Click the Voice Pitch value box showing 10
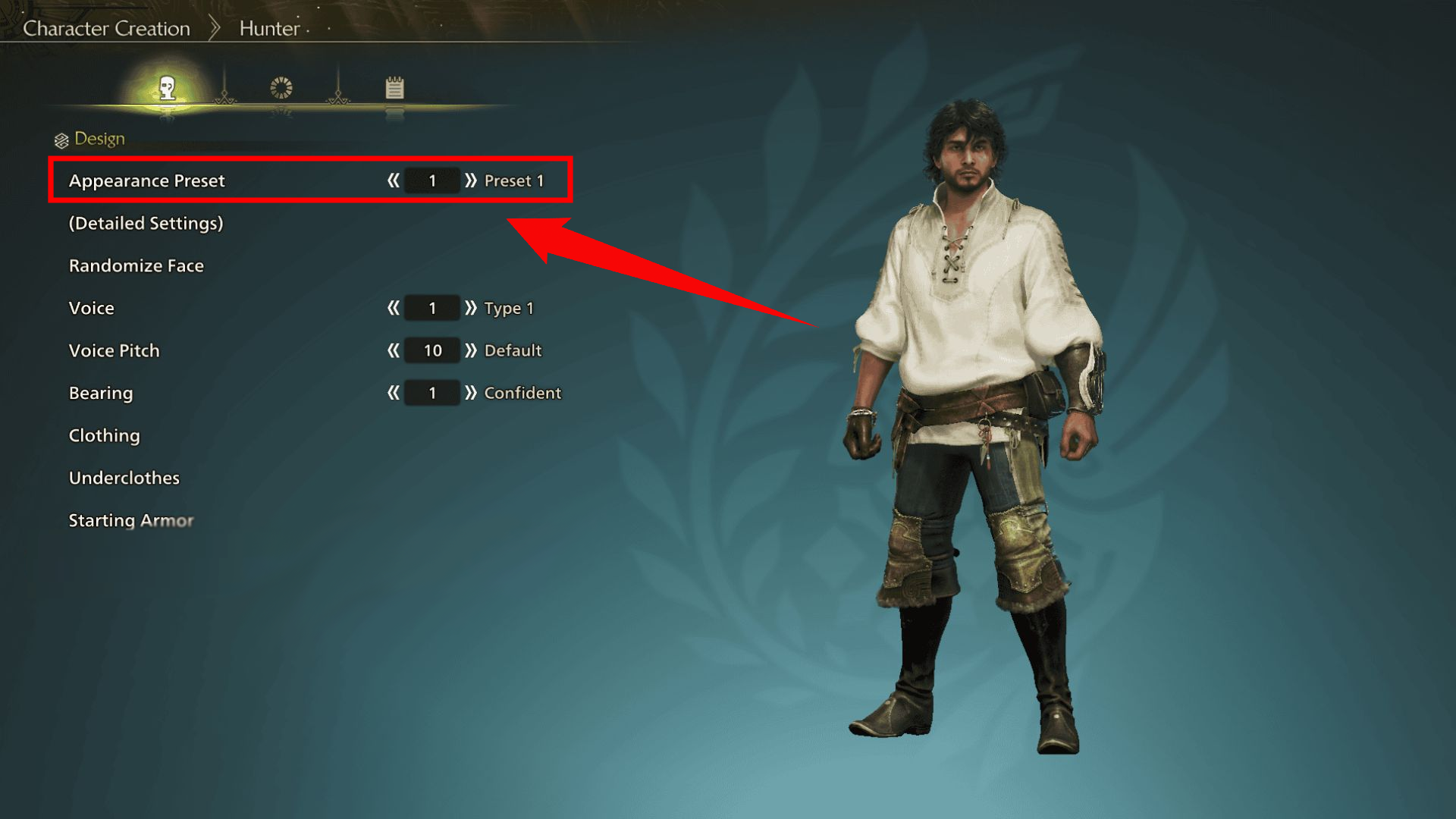 [x=431, y=350]
